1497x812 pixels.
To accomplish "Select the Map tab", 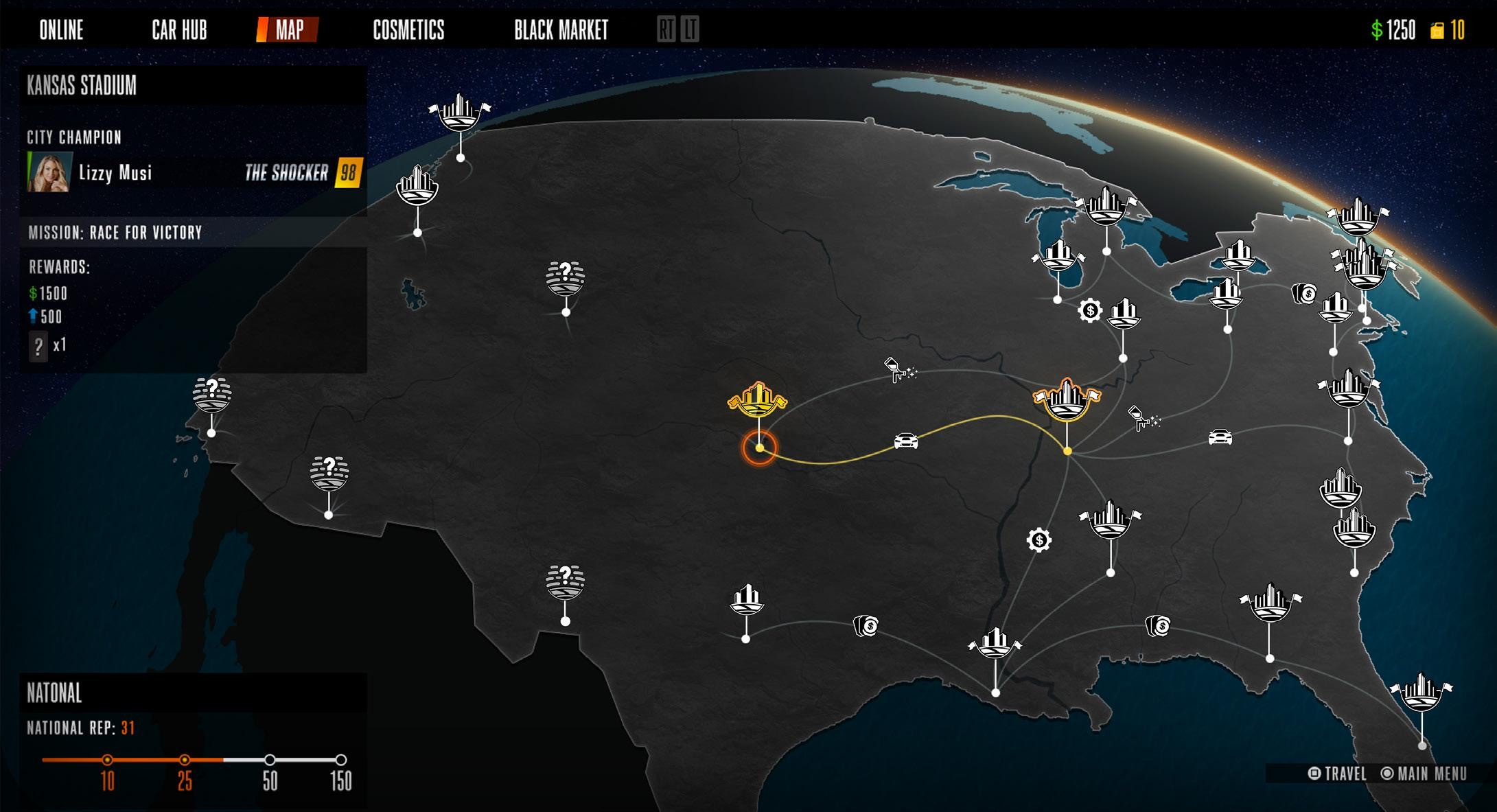I will (289, 30).
